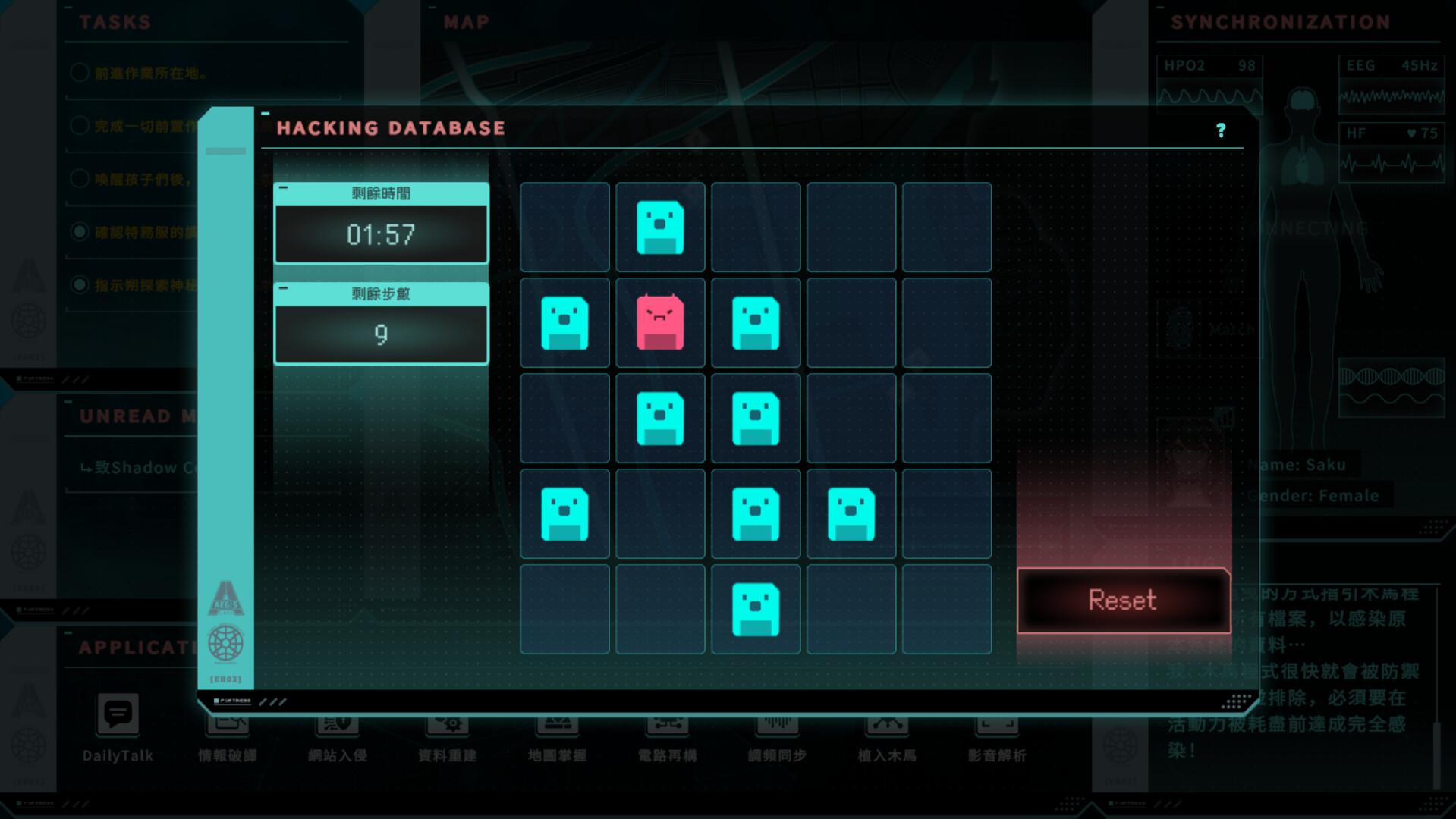1456x819 pixels.
Task: Select the 喚醒孩子們後 task radio button
Action: click(80, 178)
